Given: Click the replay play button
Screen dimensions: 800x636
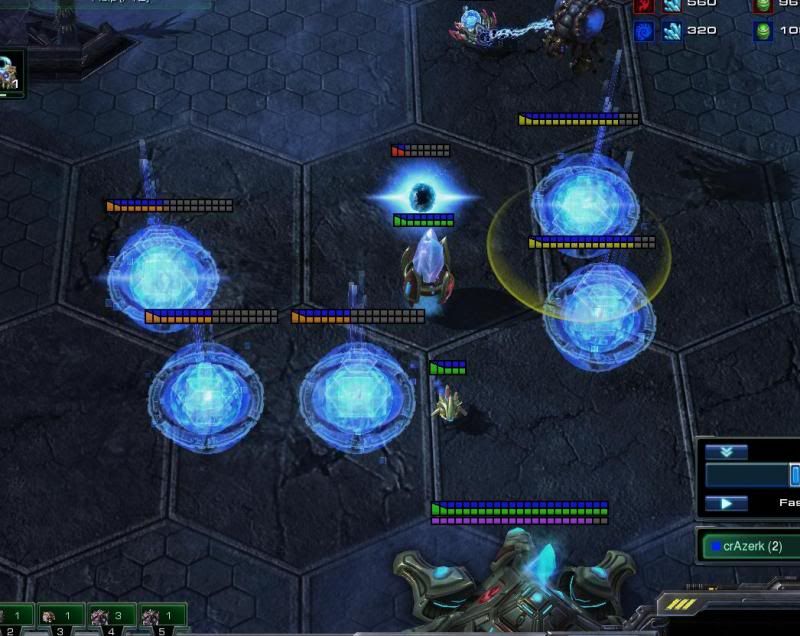Looking at the screenshot, I should (x=726, y=503).
